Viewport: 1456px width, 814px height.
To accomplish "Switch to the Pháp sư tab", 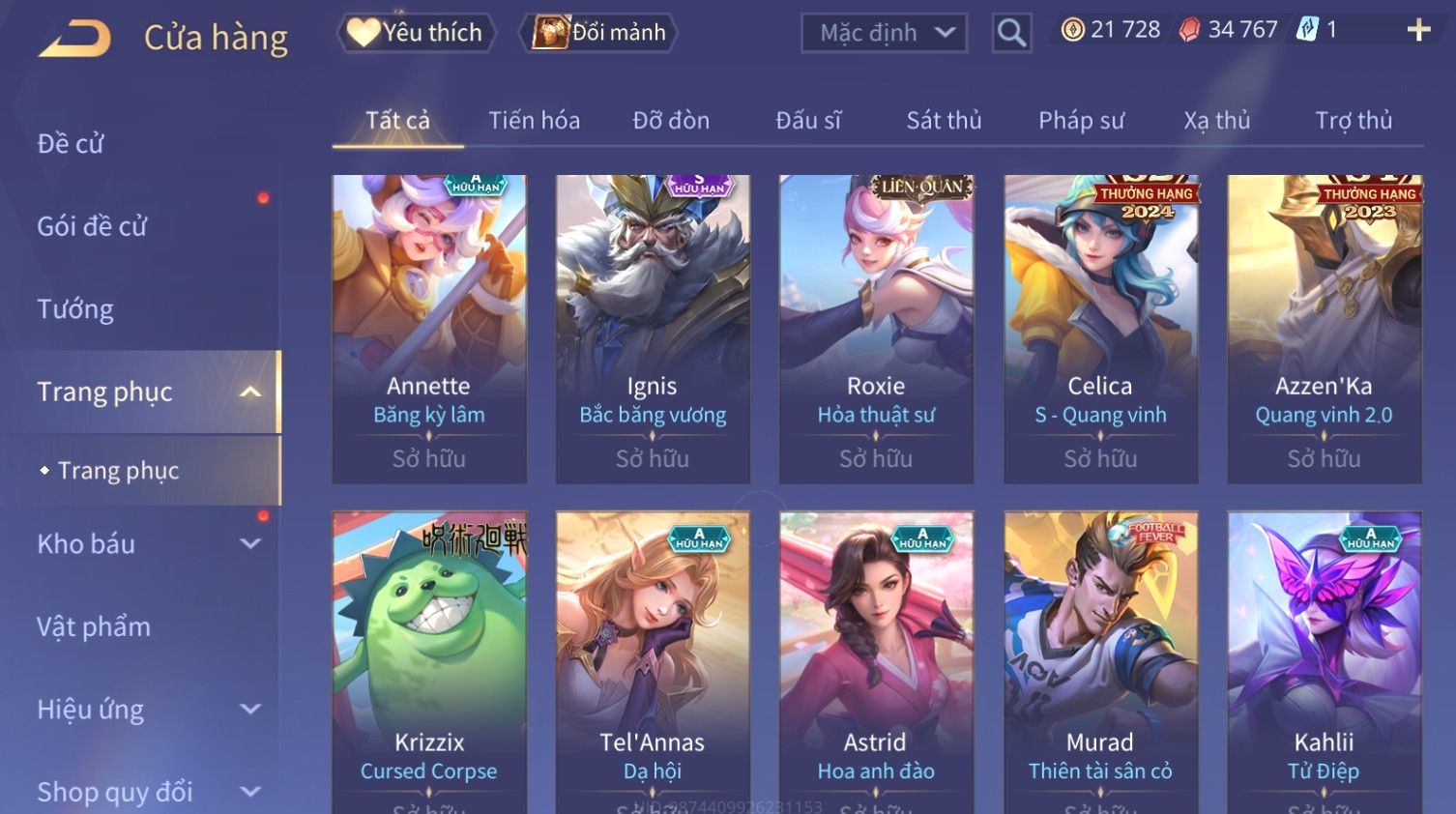I will pyautogui.click(x=1081, y=121).
